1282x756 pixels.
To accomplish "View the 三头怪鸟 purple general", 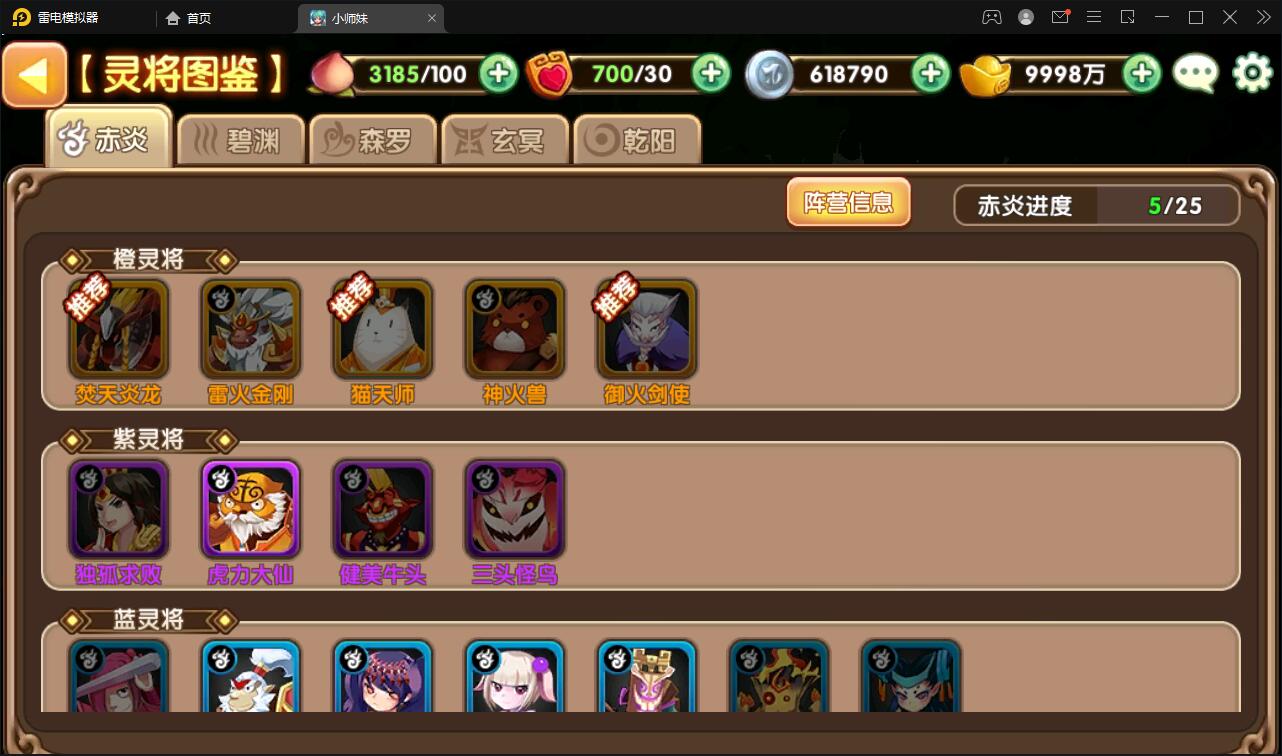I will coord(514,510).
